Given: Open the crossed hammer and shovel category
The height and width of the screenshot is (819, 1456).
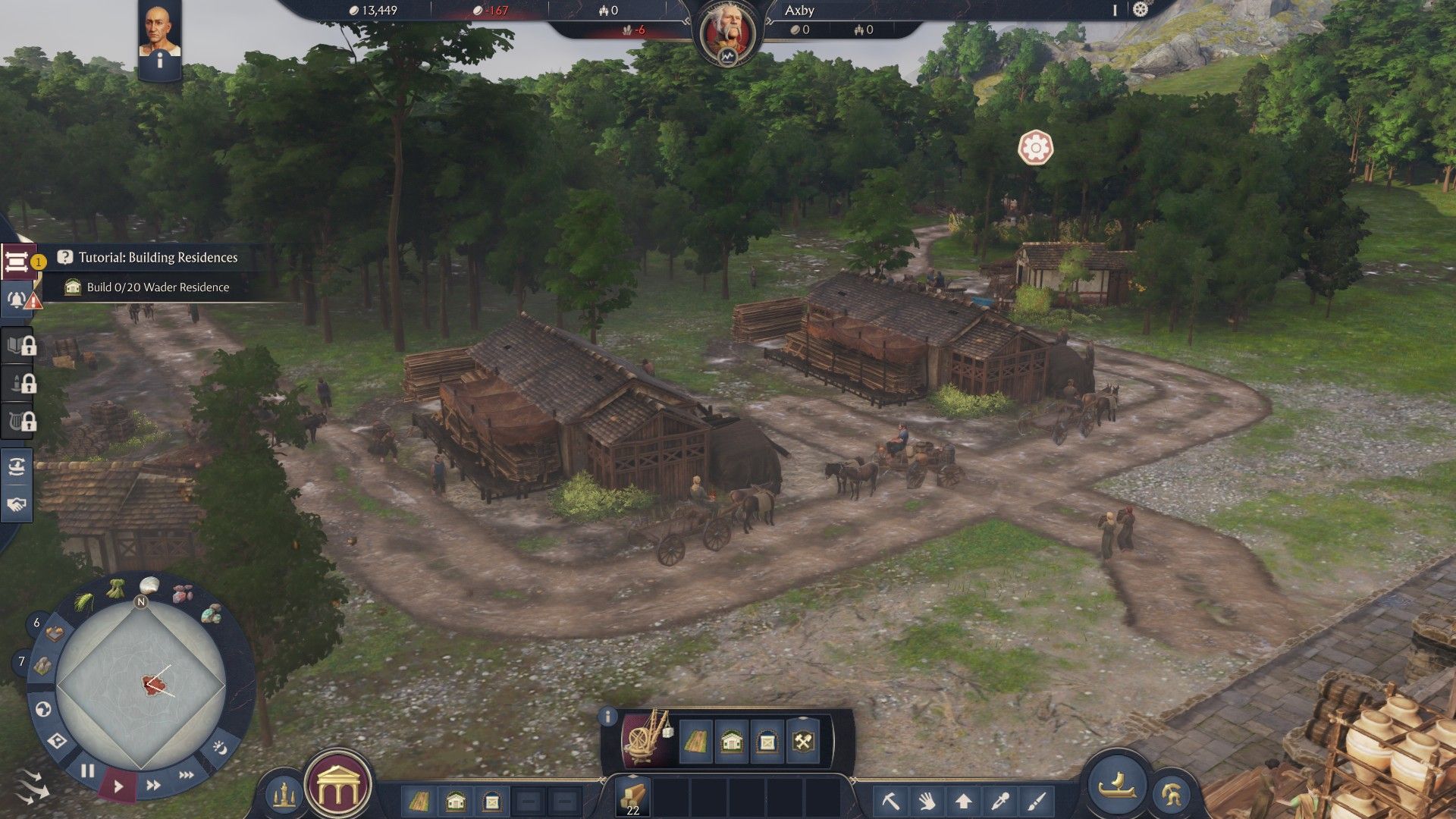Looking at the screenshot, I should (x=803, y=741).
